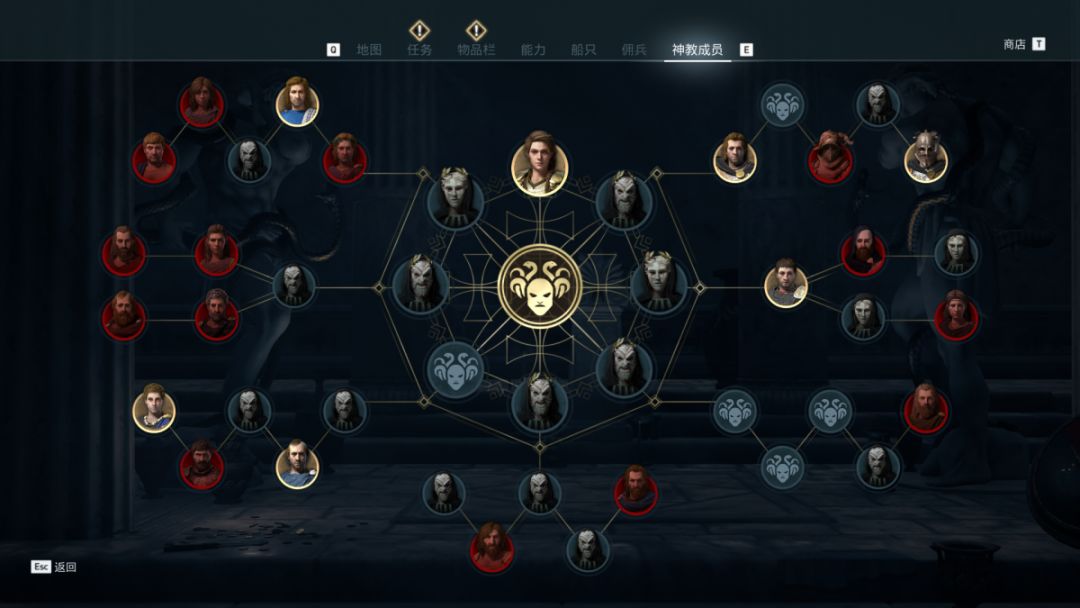Select the central golden Medusa emblem
The width and height of the screenshot is (1080, 608).
click(x=540, y=287)
